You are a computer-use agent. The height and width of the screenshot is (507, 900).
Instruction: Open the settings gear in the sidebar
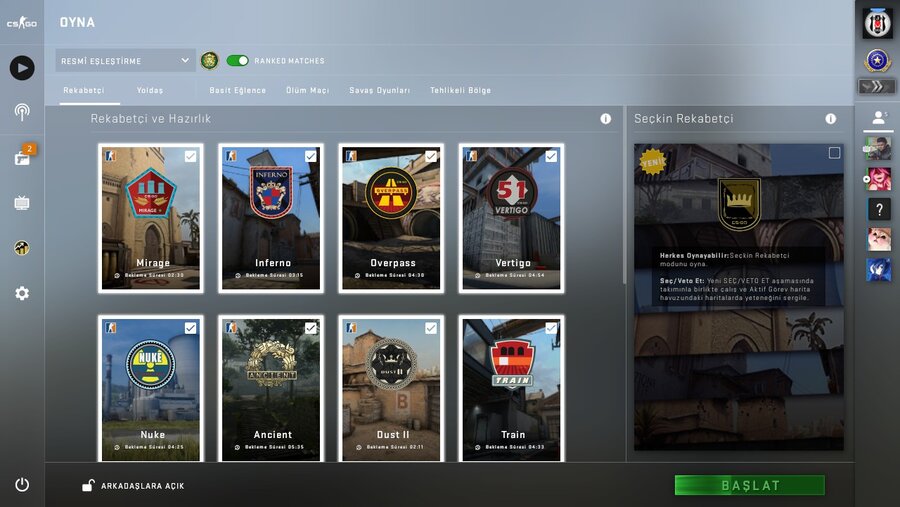(22, 293)
